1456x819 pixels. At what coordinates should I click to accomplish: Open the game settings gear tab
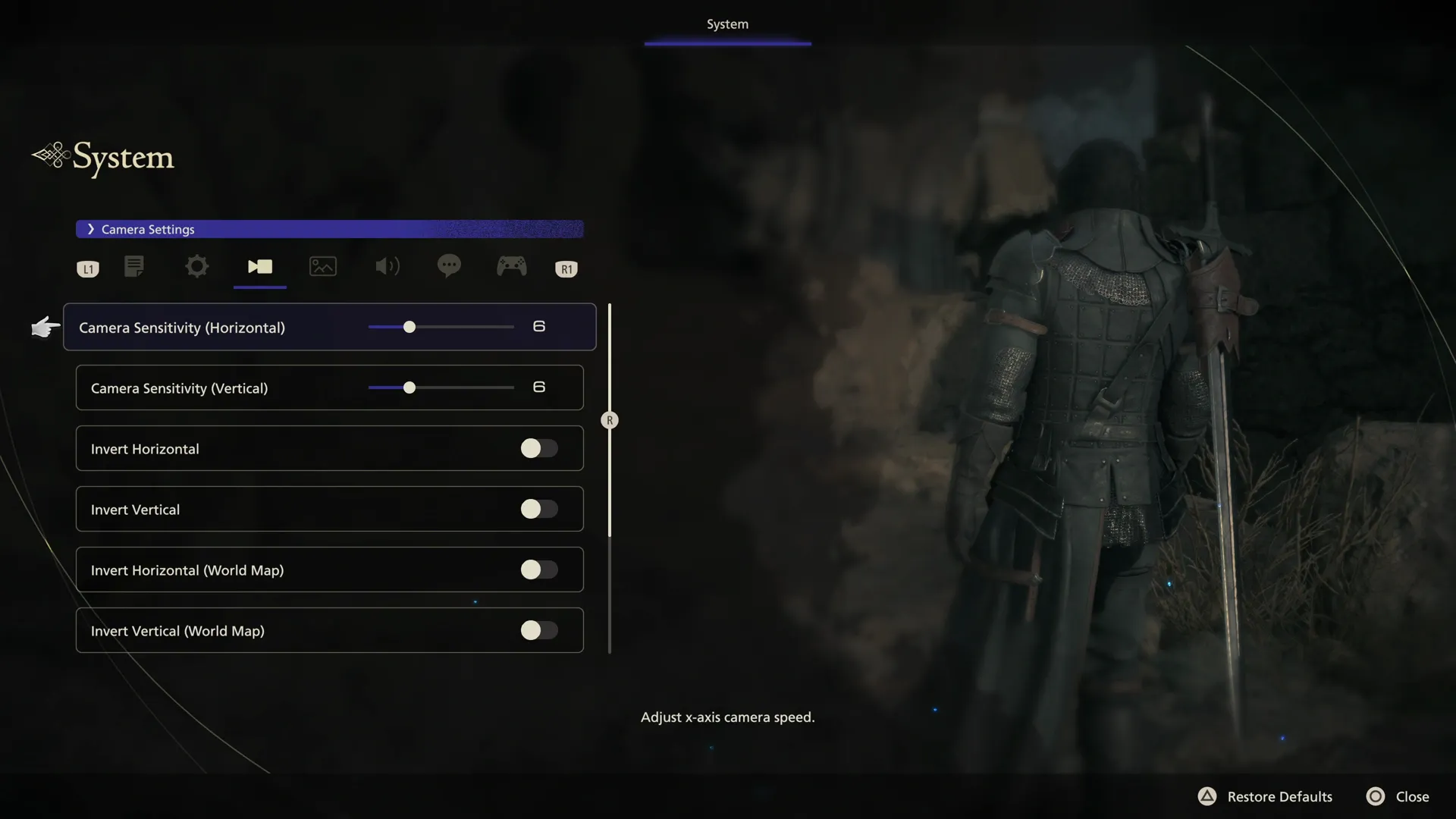pyautogui.click(x=196, y=266)
